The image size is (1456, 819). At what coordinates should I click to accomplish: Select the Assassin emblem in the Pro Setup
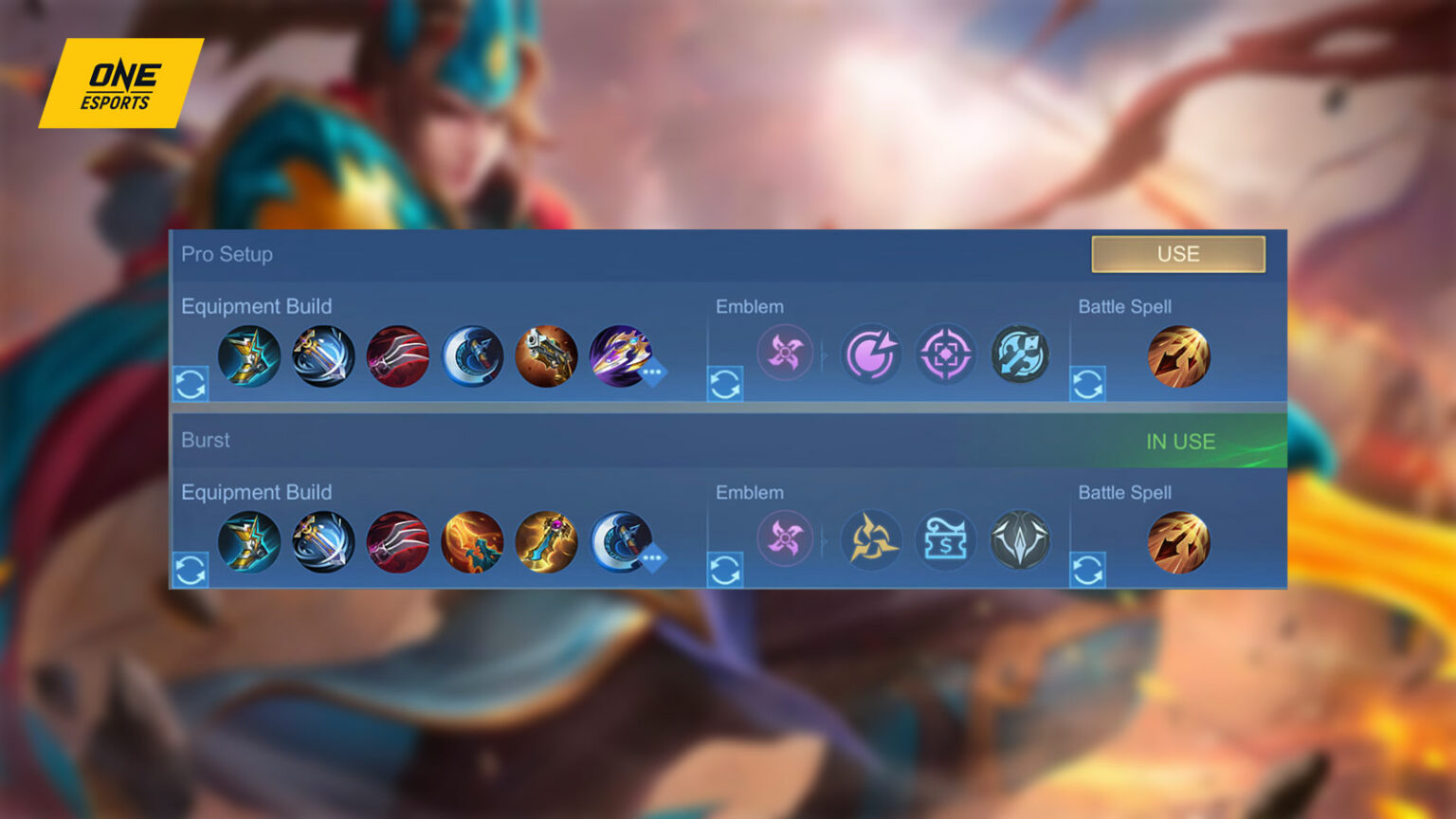[x=786, y=354]
